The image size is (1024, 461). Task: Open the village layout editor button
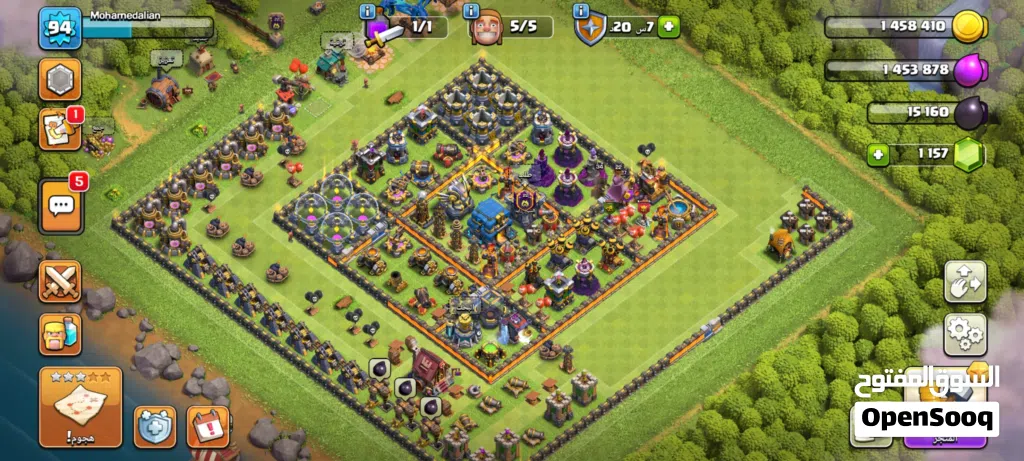(x=965, y=282)
